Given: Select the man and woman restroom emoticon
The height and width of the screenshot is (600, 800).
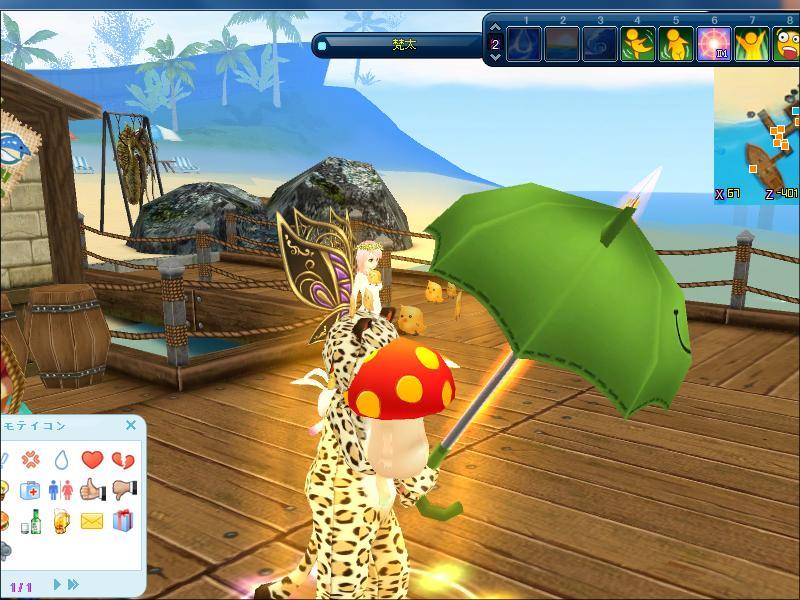Looking at the screenshot, I should point(61,490).
